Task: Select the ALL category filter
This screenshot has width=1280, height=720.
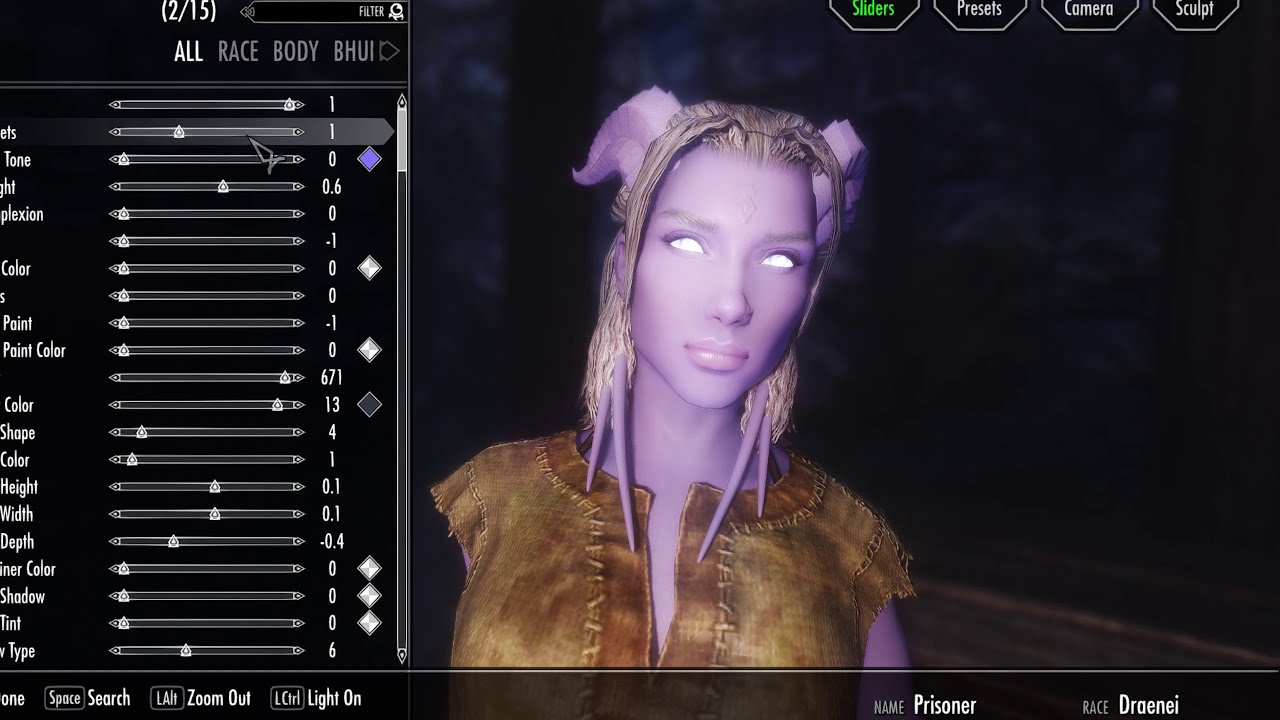Action: pos(188,52)
